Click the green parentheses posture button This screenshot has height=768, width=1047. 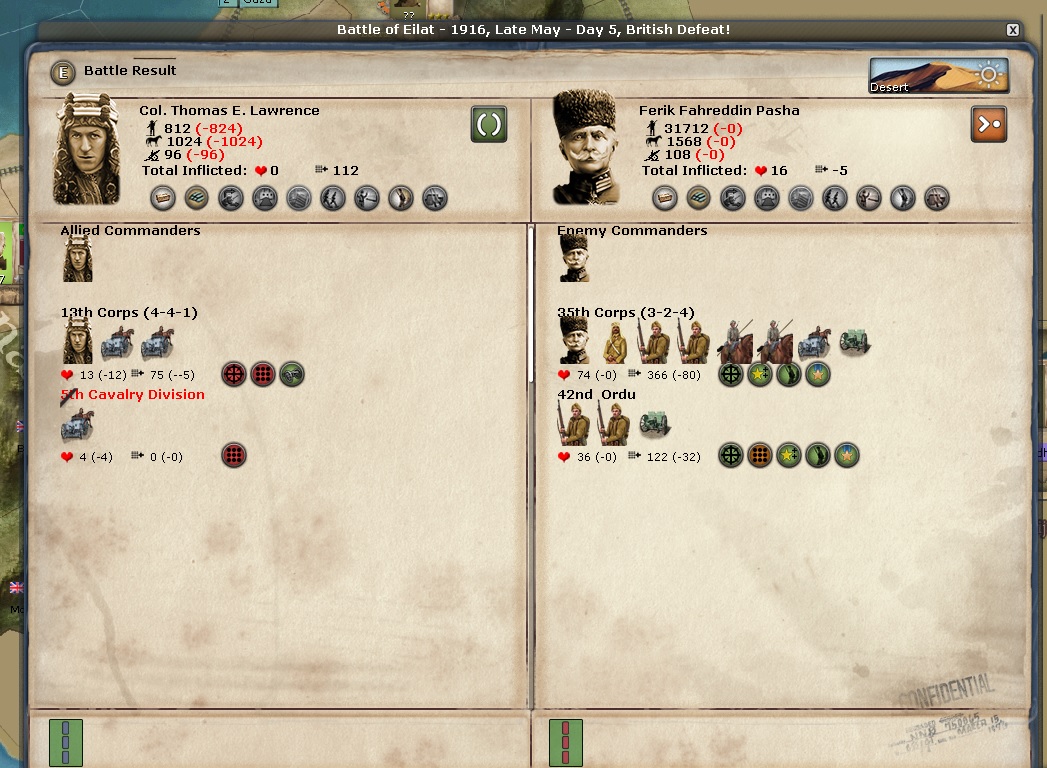489,124
